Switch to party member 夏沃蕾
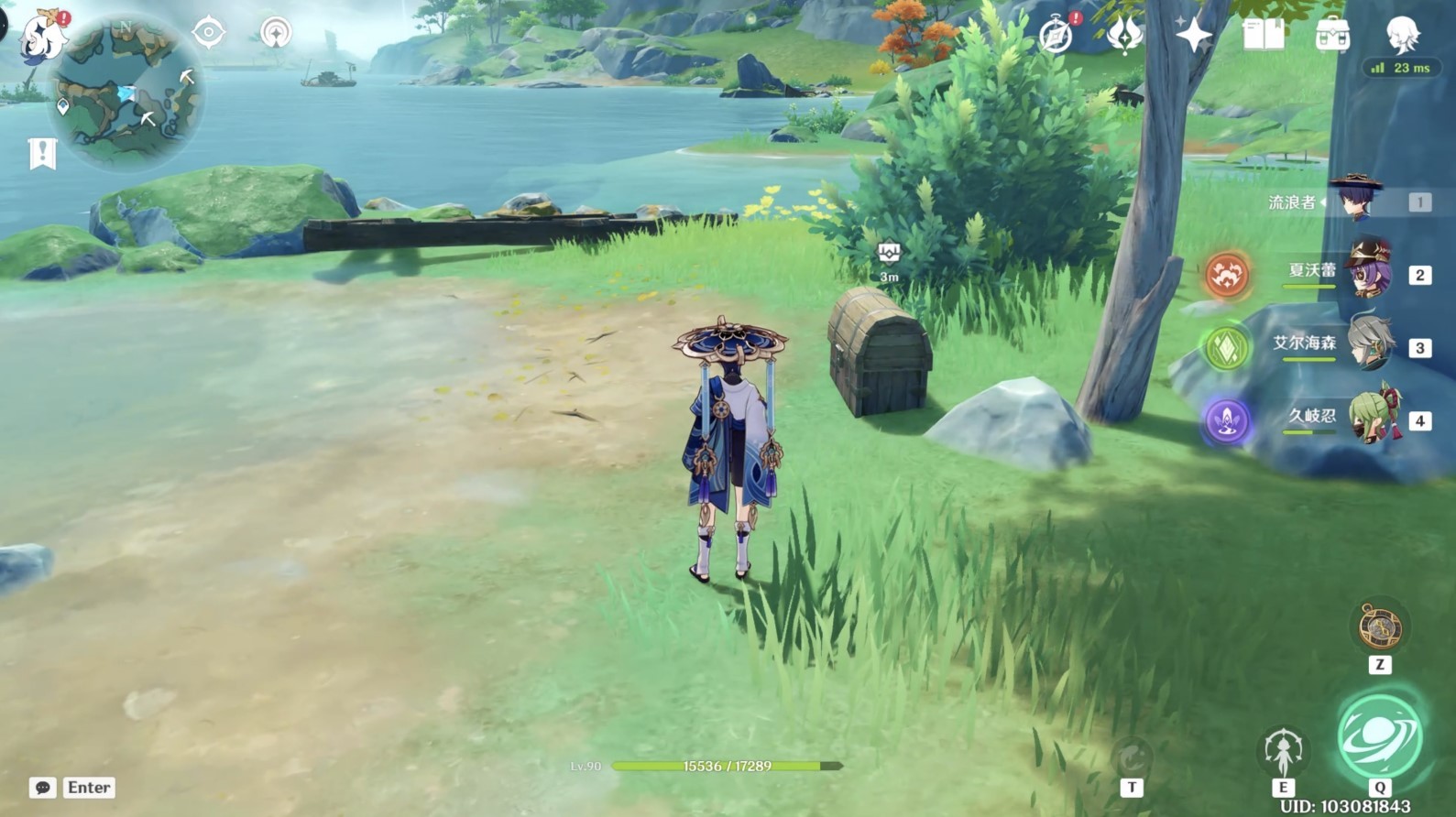Screen dimensions: 1456x817 (1367, 272)
